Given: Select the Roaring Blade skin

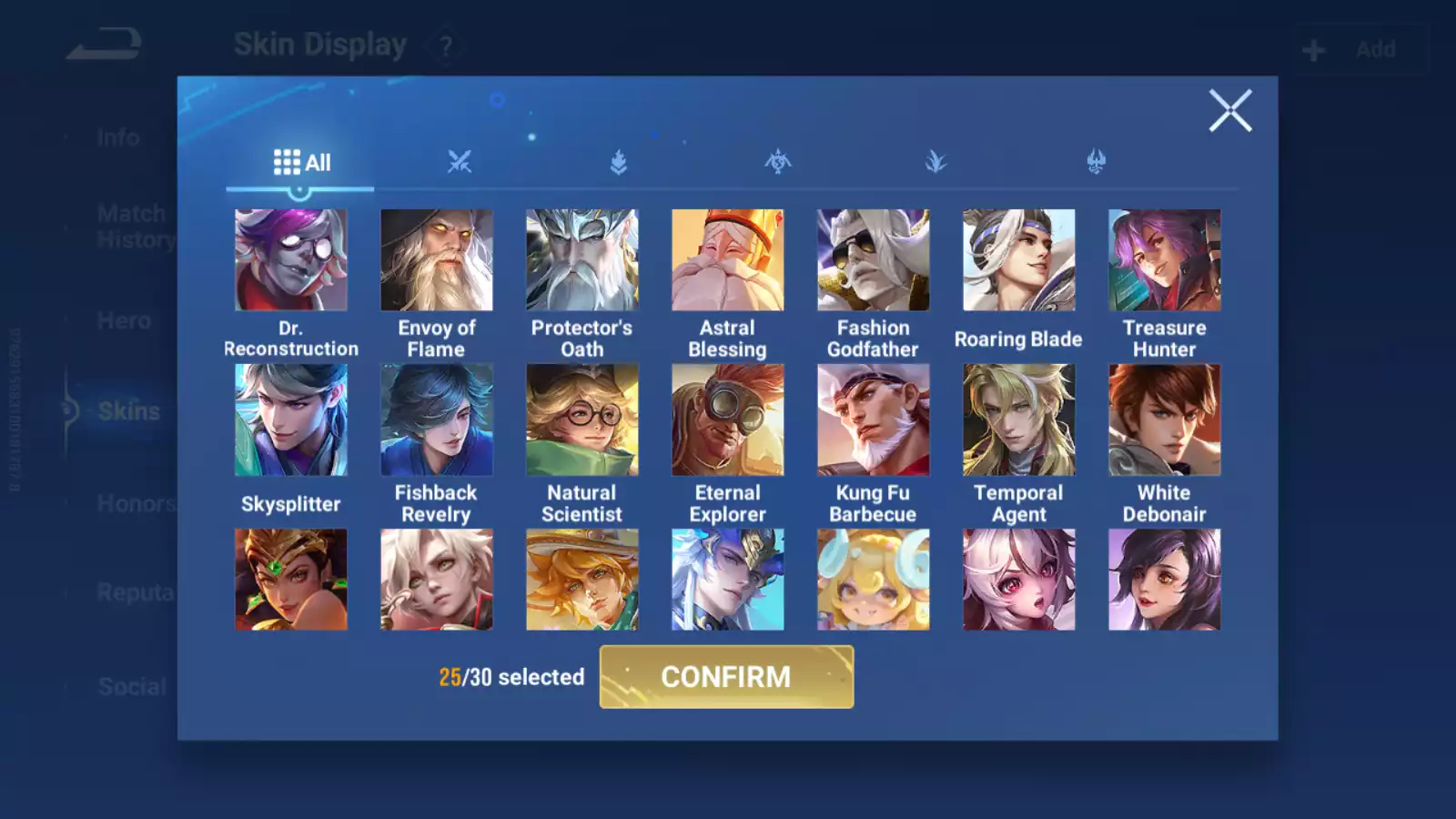Looking at the screenshot, I should tap(1019, 260).
